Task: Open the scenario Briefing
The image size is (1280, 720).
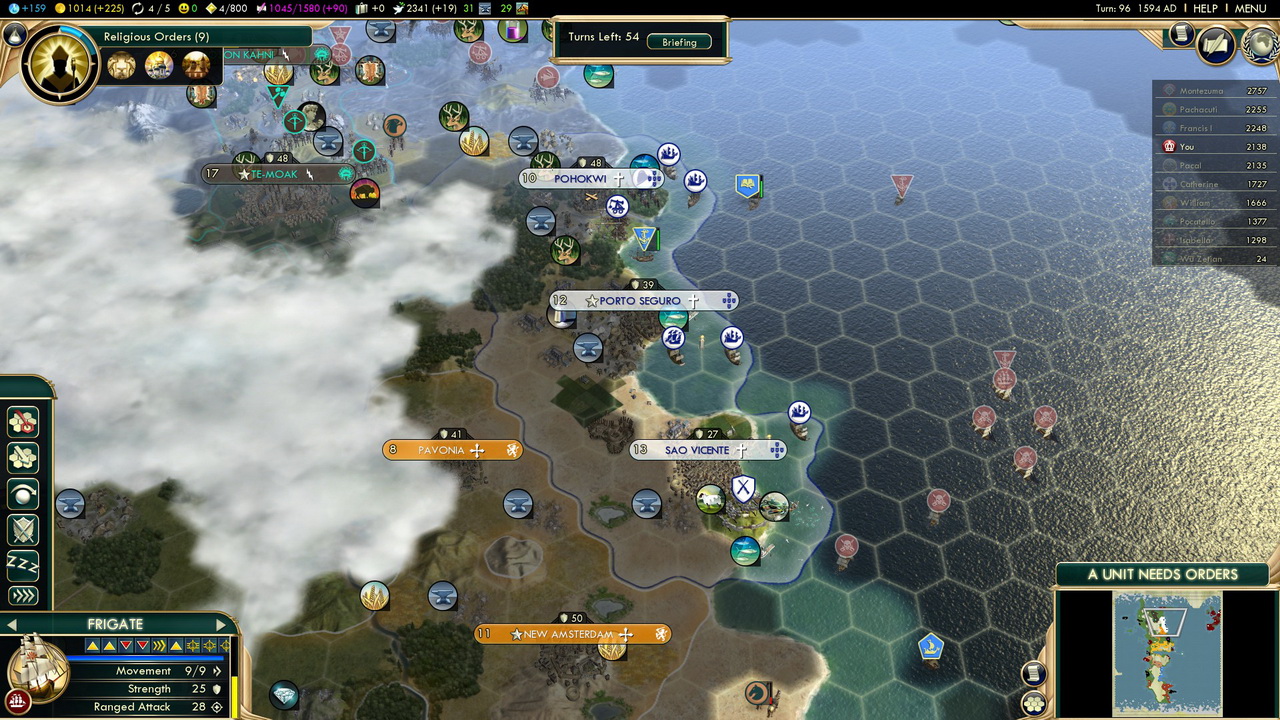Action: click(x=679, y=42)
